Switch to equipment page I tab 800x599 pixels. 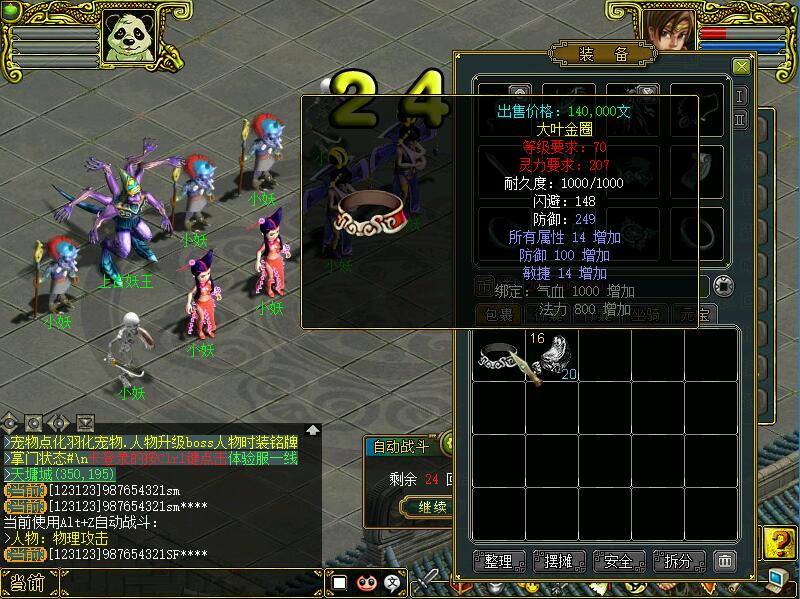(740, 96)
